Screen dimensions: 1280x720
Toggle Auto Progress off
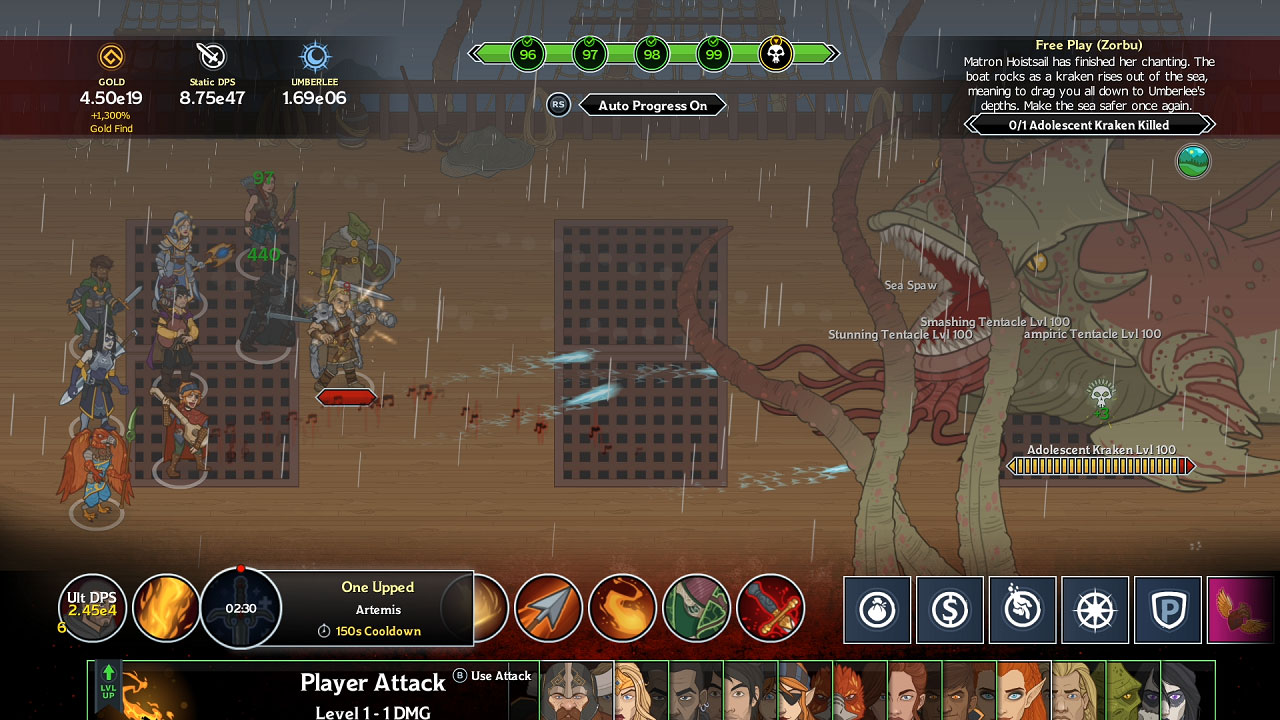pyautogui.click(x=653, y=105)
